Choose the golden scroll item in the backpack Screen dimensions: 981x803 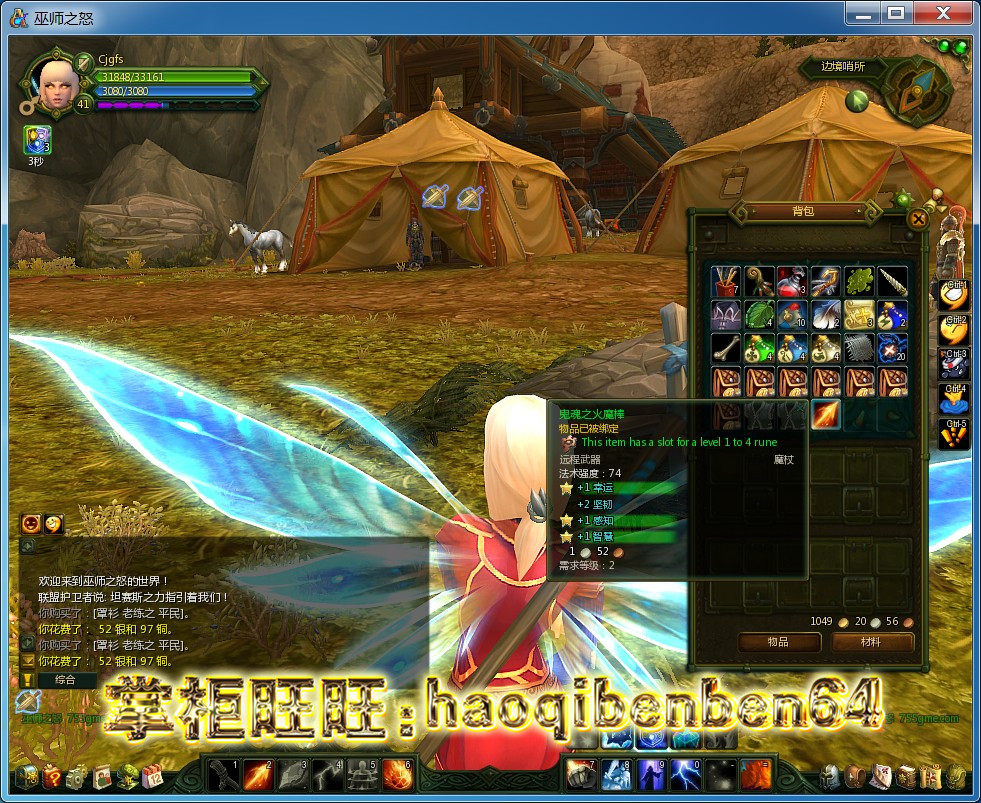pos(859,314)
